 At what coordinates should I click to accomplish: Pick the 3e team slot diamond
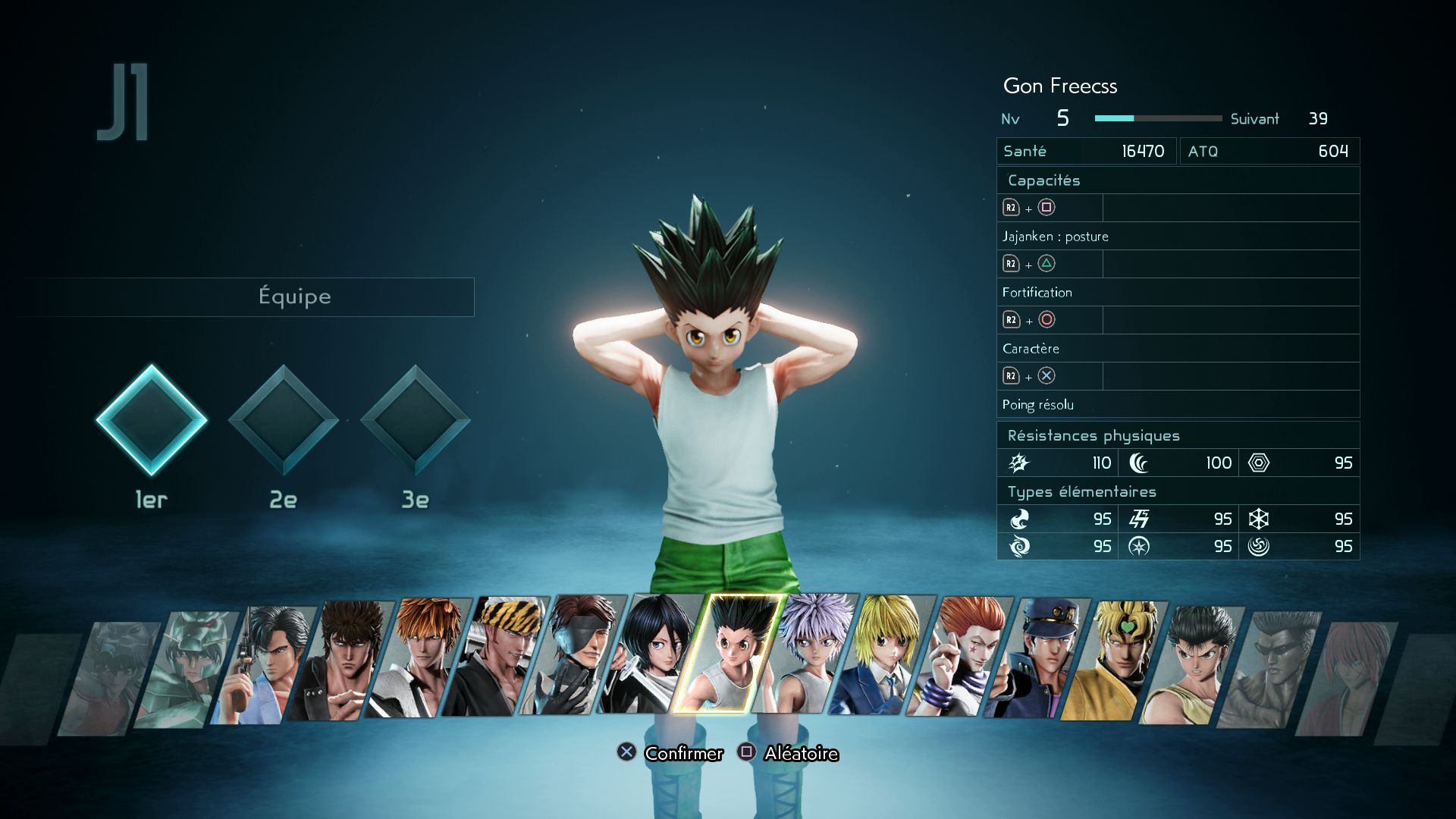415,420
